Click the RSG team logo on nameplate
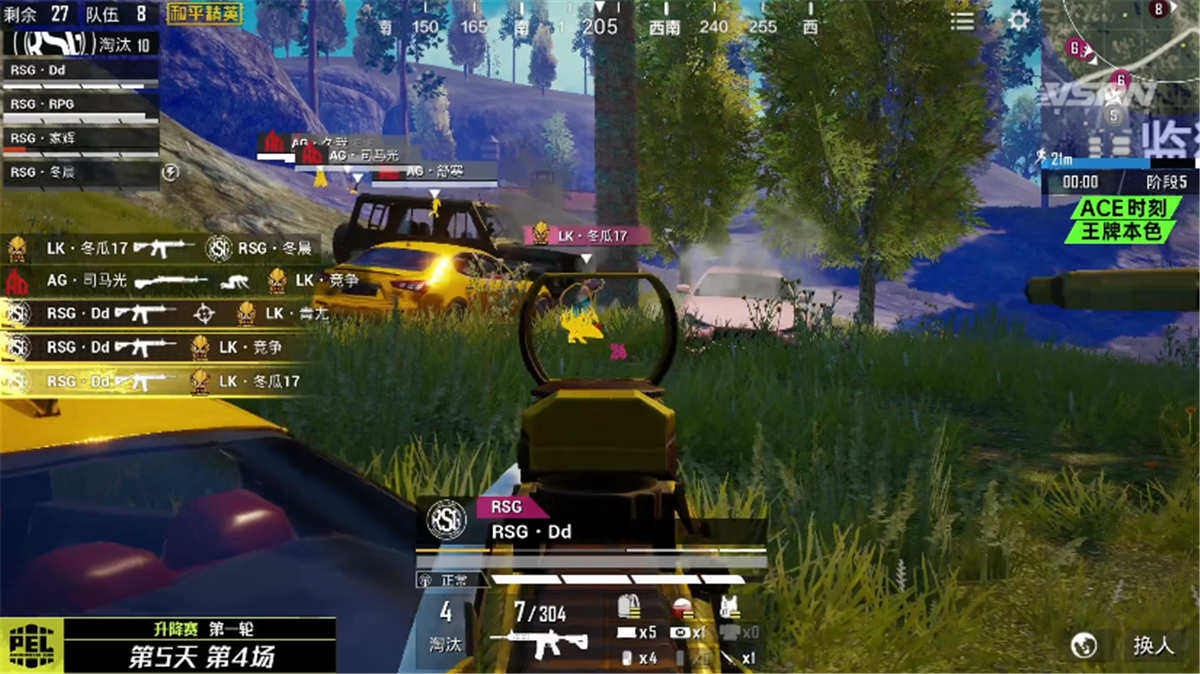This screenshot has width=1200, height=674. click(x=446, y=520)
